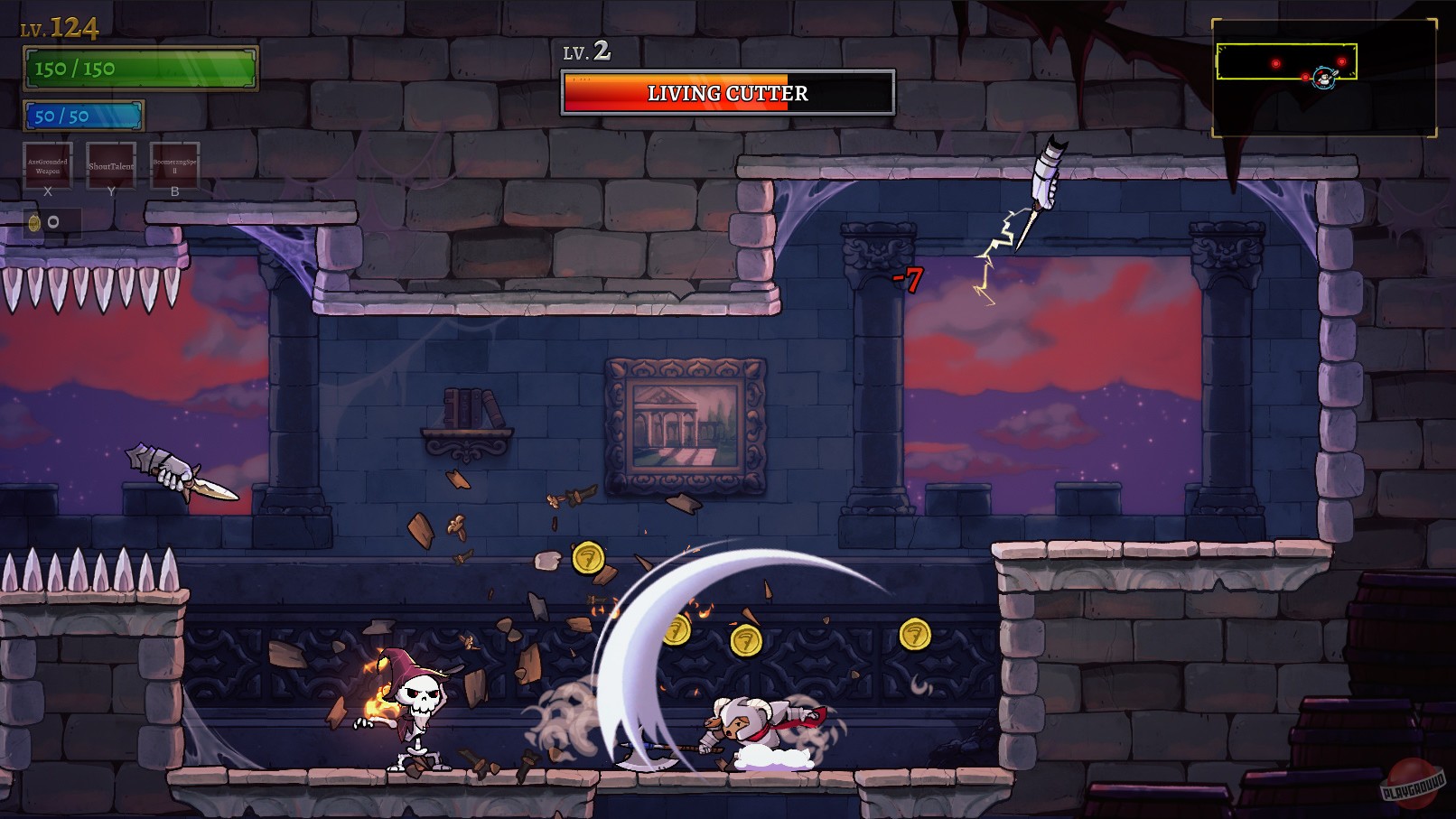Activate the ShoutTalent ability slot
The image size is (1456, 819).
tap(111, 165)
